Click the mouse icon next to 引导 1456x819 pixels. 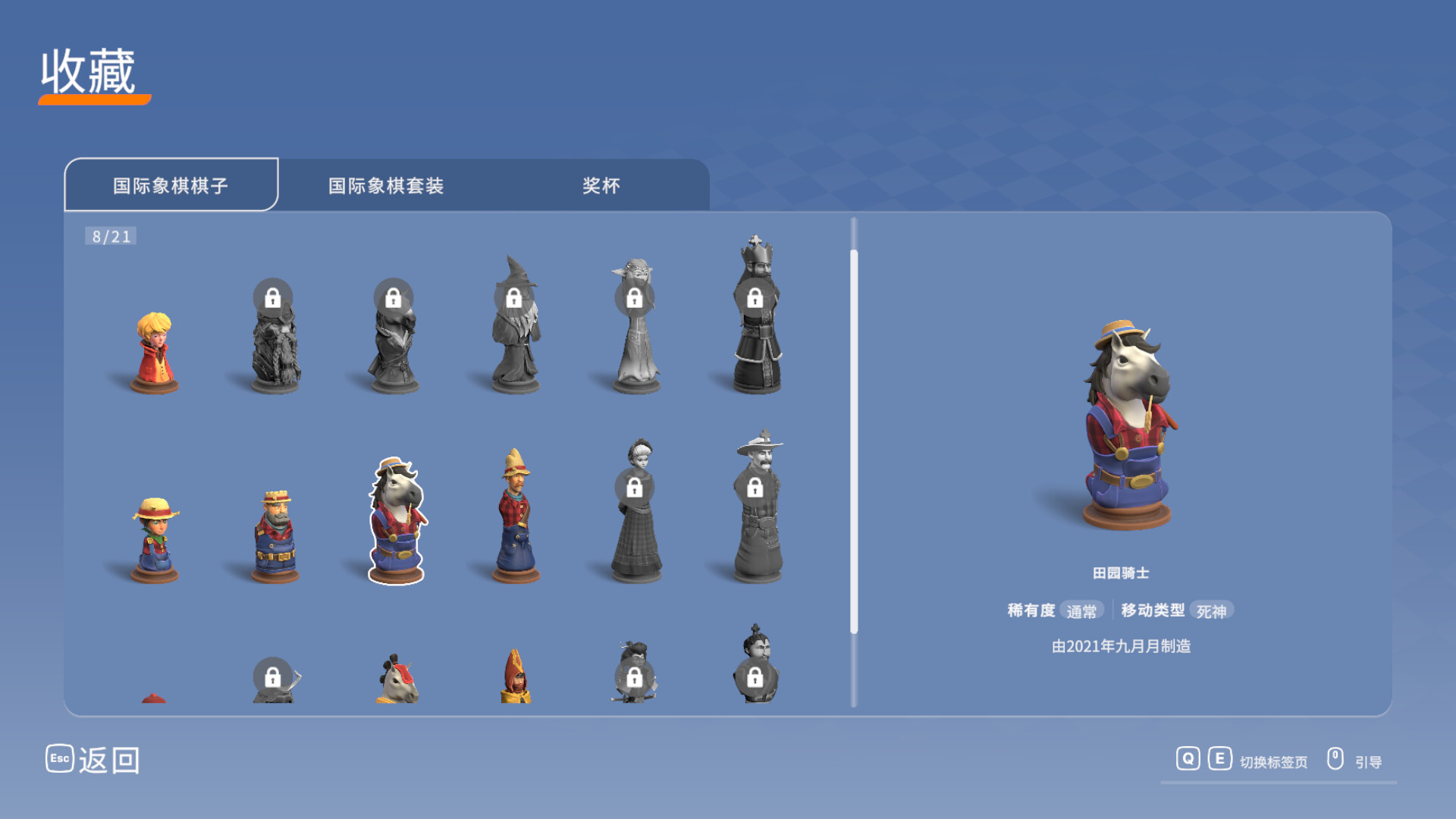click(1335, 758)
